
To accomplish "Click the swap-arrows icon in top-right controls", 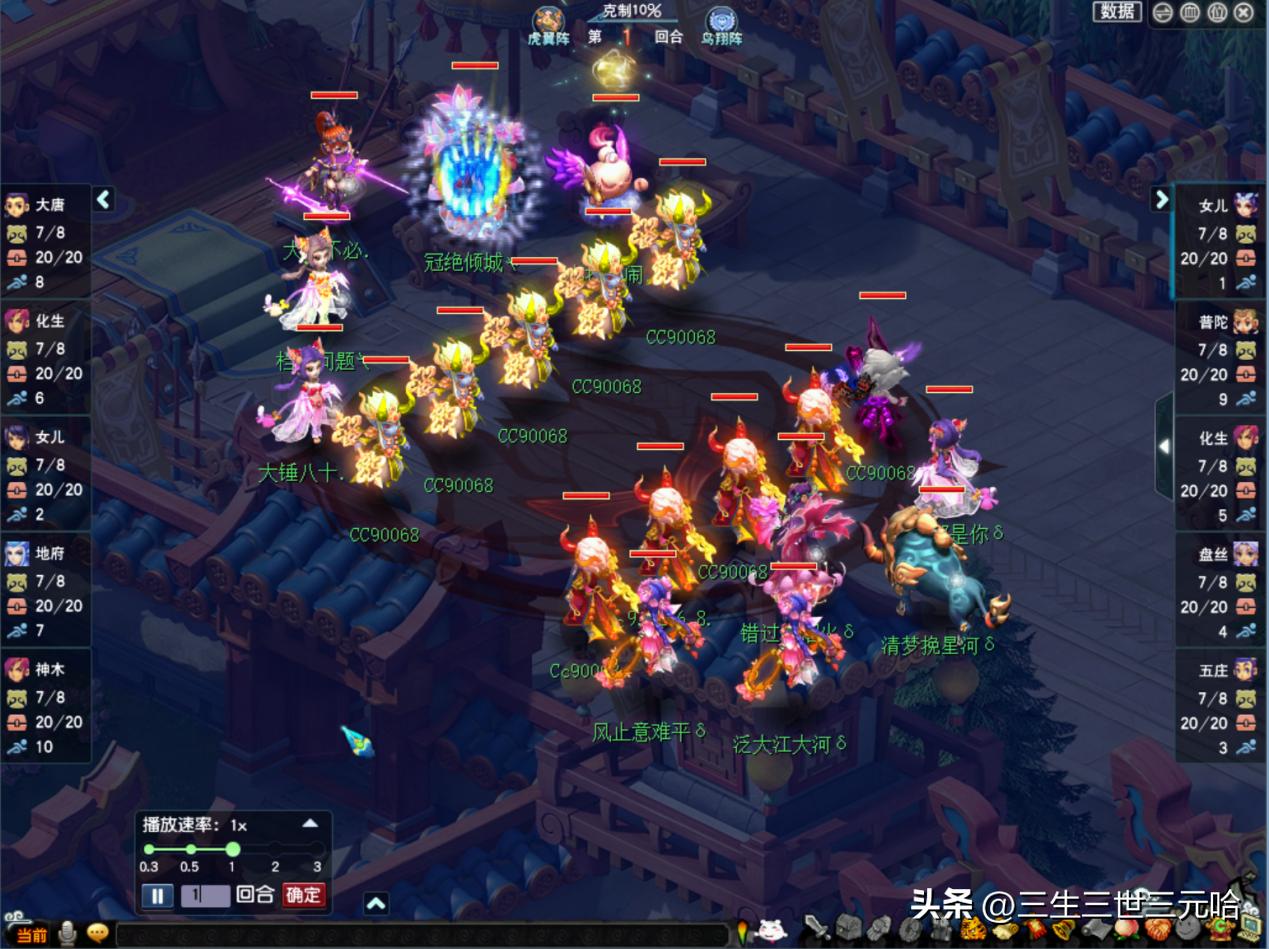I will [1163, 13].
